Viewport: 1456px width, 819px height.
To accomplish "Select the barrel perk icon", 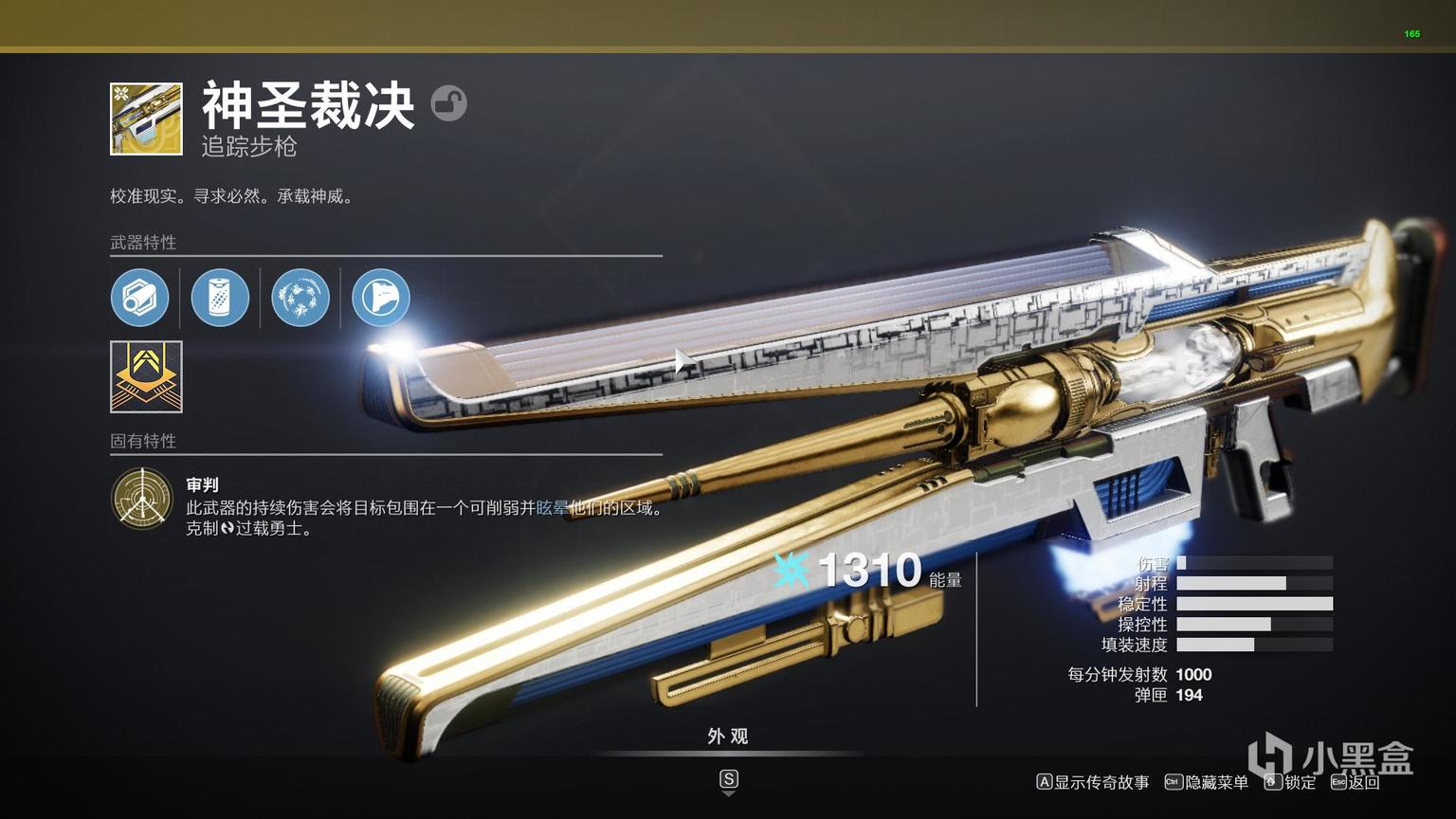I will coord(140,298).
